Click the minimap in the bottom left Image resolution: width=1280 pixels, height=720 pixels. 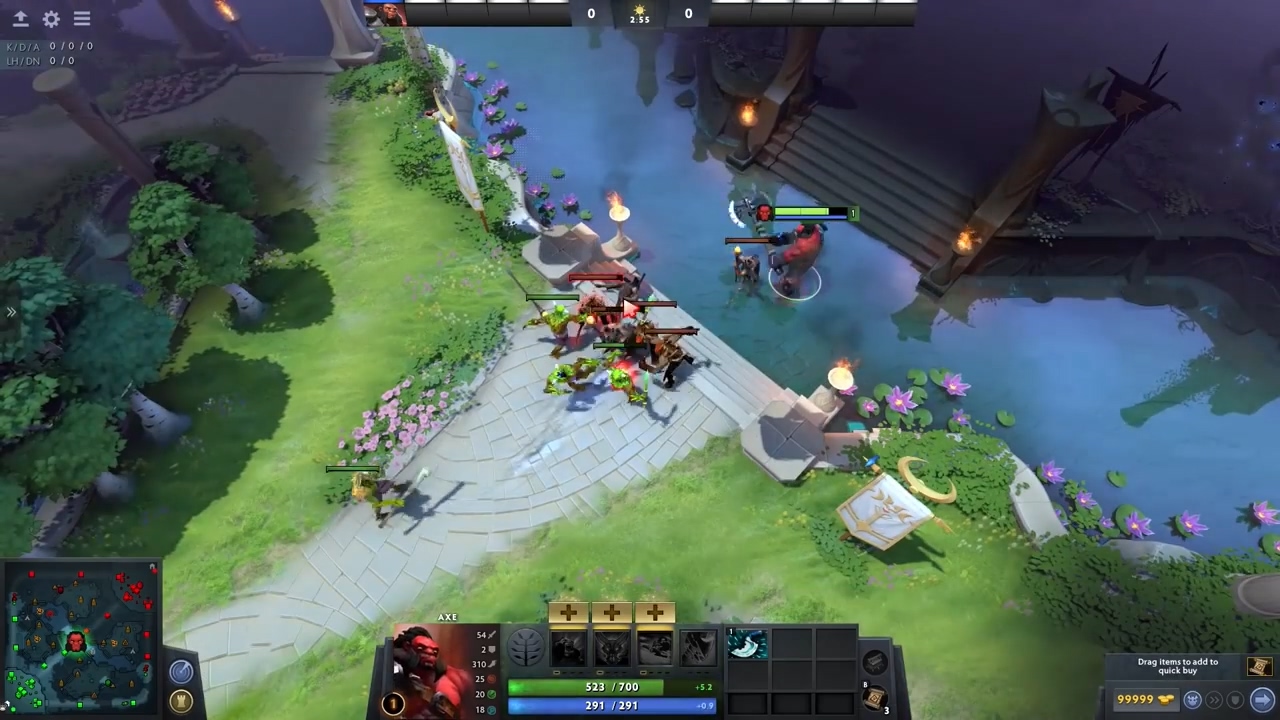80,635
